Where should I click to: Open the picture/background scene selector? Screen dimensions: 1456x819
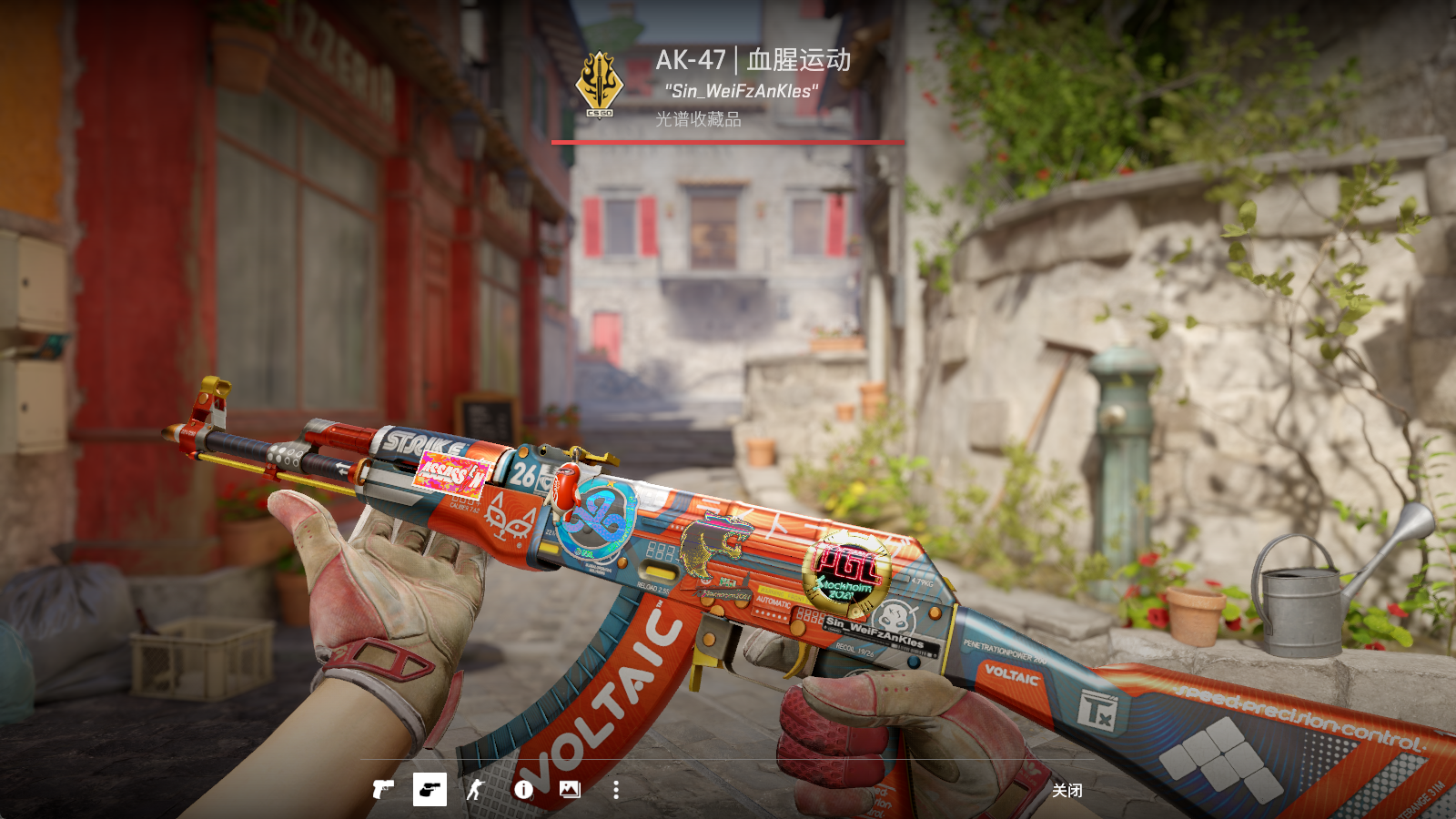tap(570, 789)
